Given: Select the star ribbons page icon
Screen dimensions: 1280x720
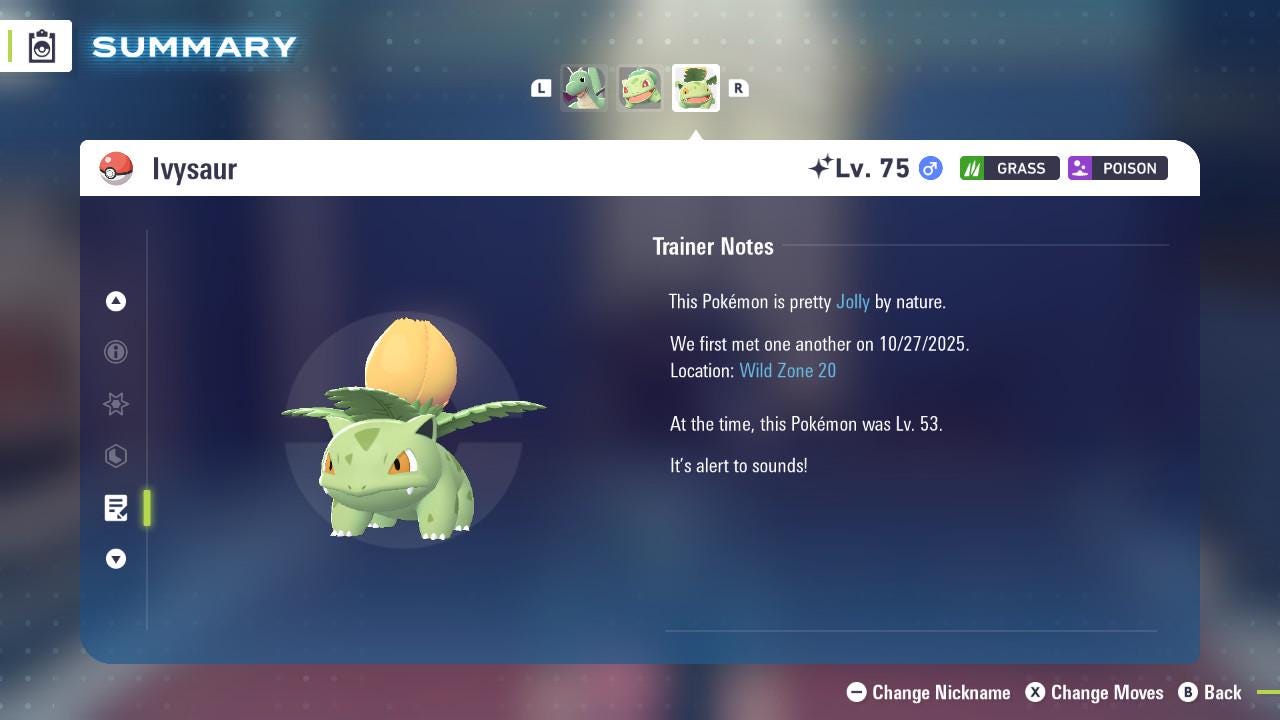Looking at the screenshot, I should pyautogui.click(x=116, y=404).
